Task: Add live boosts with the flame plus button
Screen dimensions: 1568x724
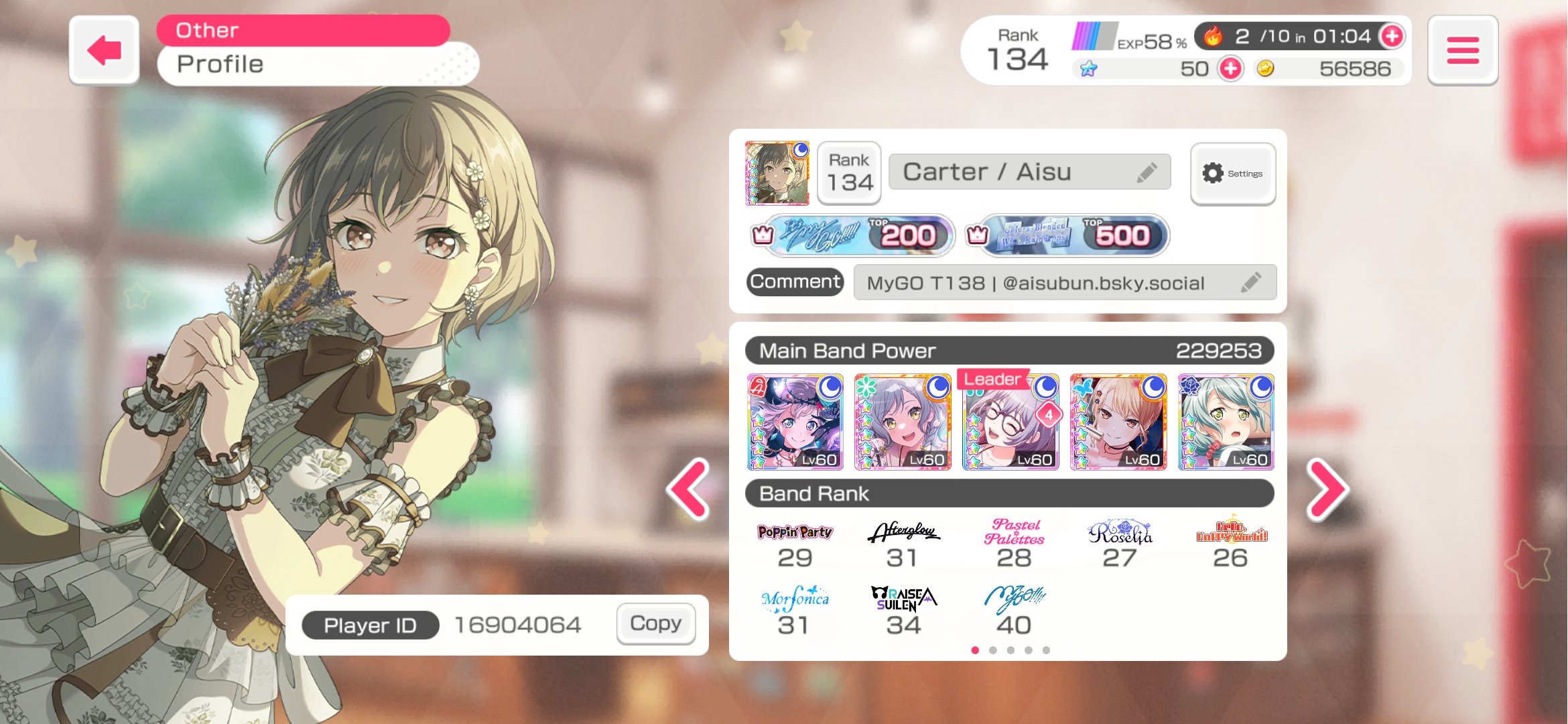Action: click(1392, 36)
